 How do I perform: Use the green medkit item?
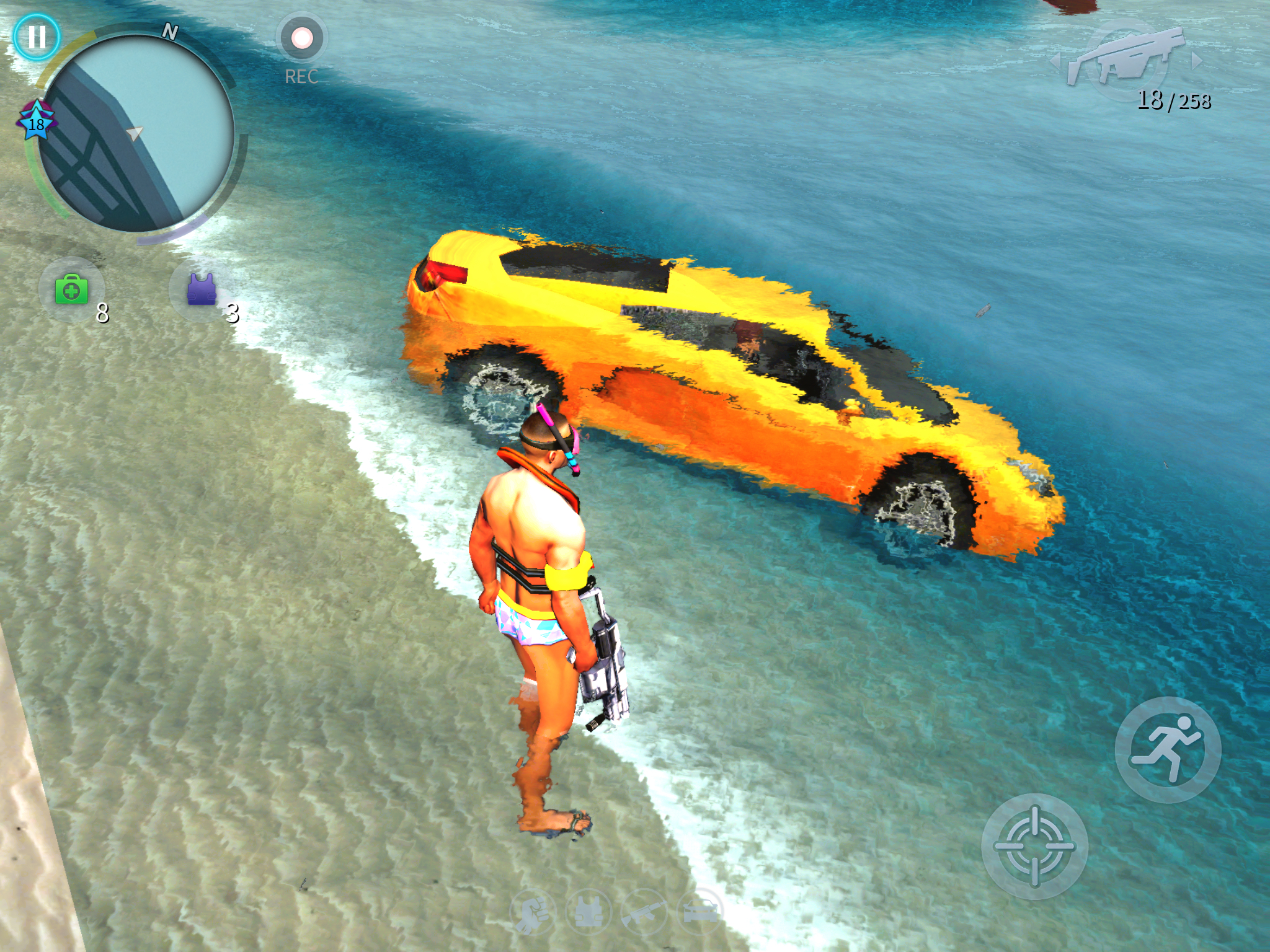click(72, 290)
